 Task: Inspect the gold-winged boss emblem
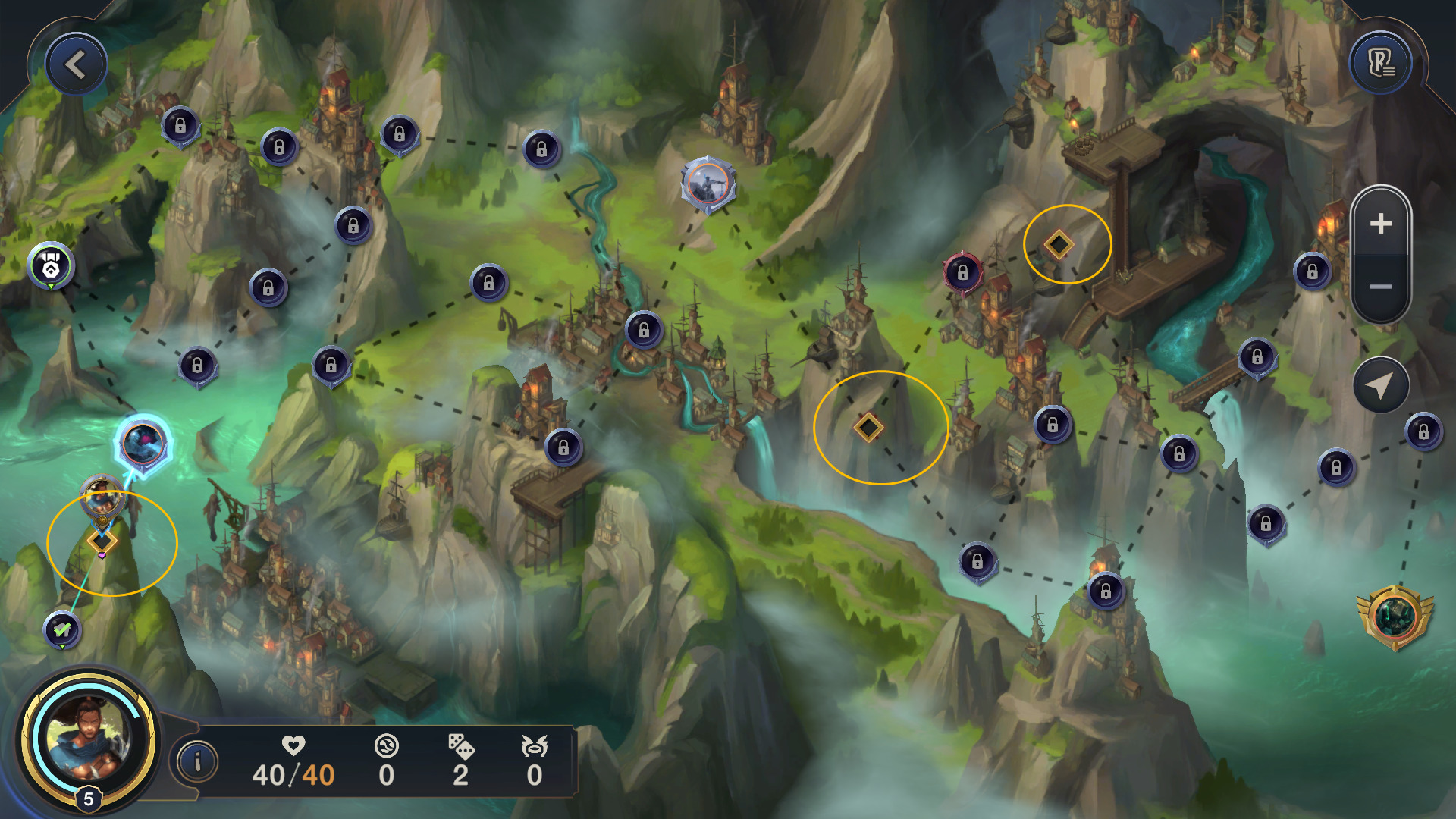click(x=1394, y=617)
